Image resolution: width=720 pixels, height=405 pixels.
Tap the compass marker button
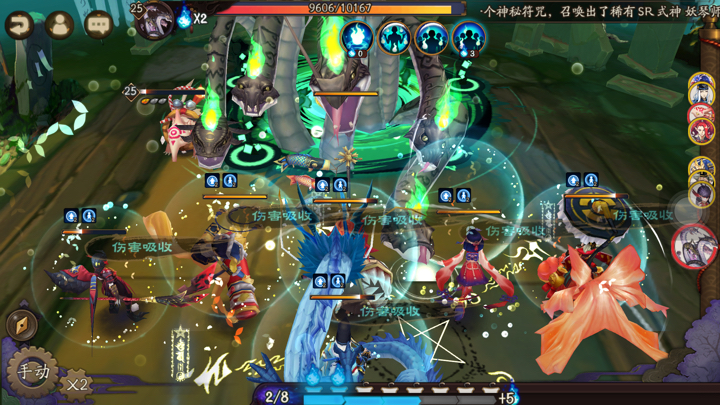(20, 324)
